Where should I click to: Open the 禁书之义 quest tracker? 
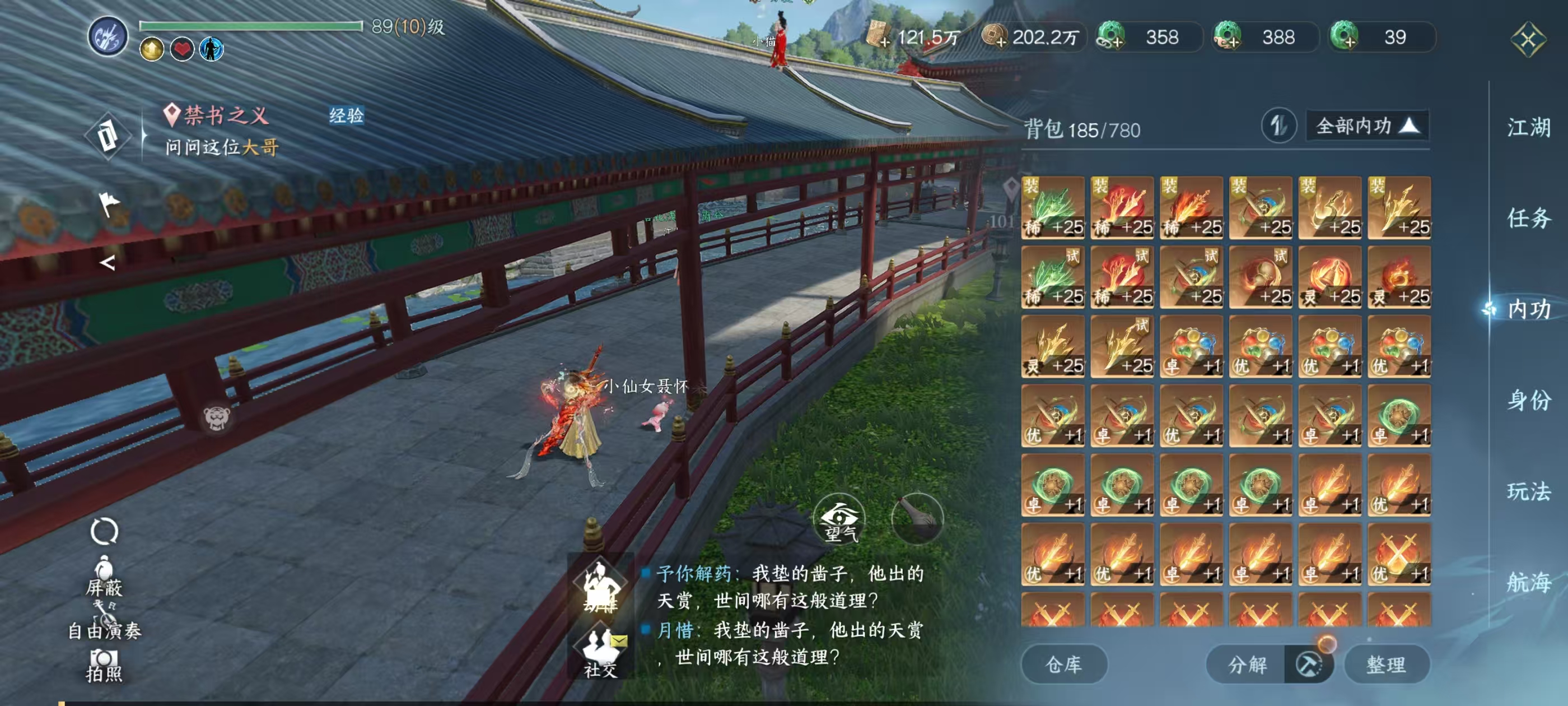(225, 115)
